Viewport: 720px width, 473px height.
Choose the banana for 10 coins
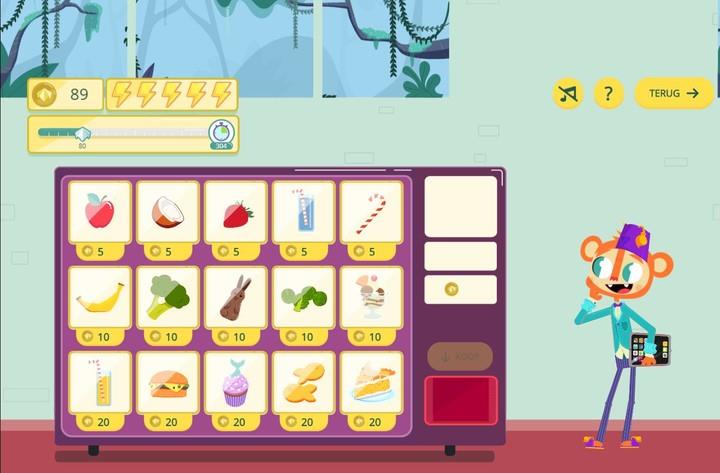pos(100,298)
